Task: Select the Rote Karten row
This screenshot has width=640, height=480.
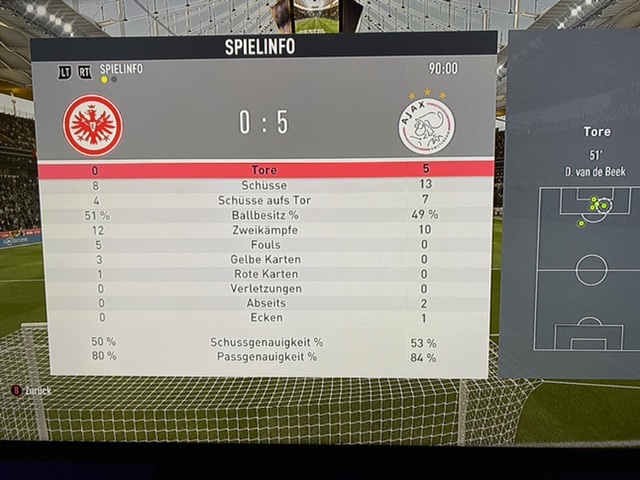Action: 265,274
